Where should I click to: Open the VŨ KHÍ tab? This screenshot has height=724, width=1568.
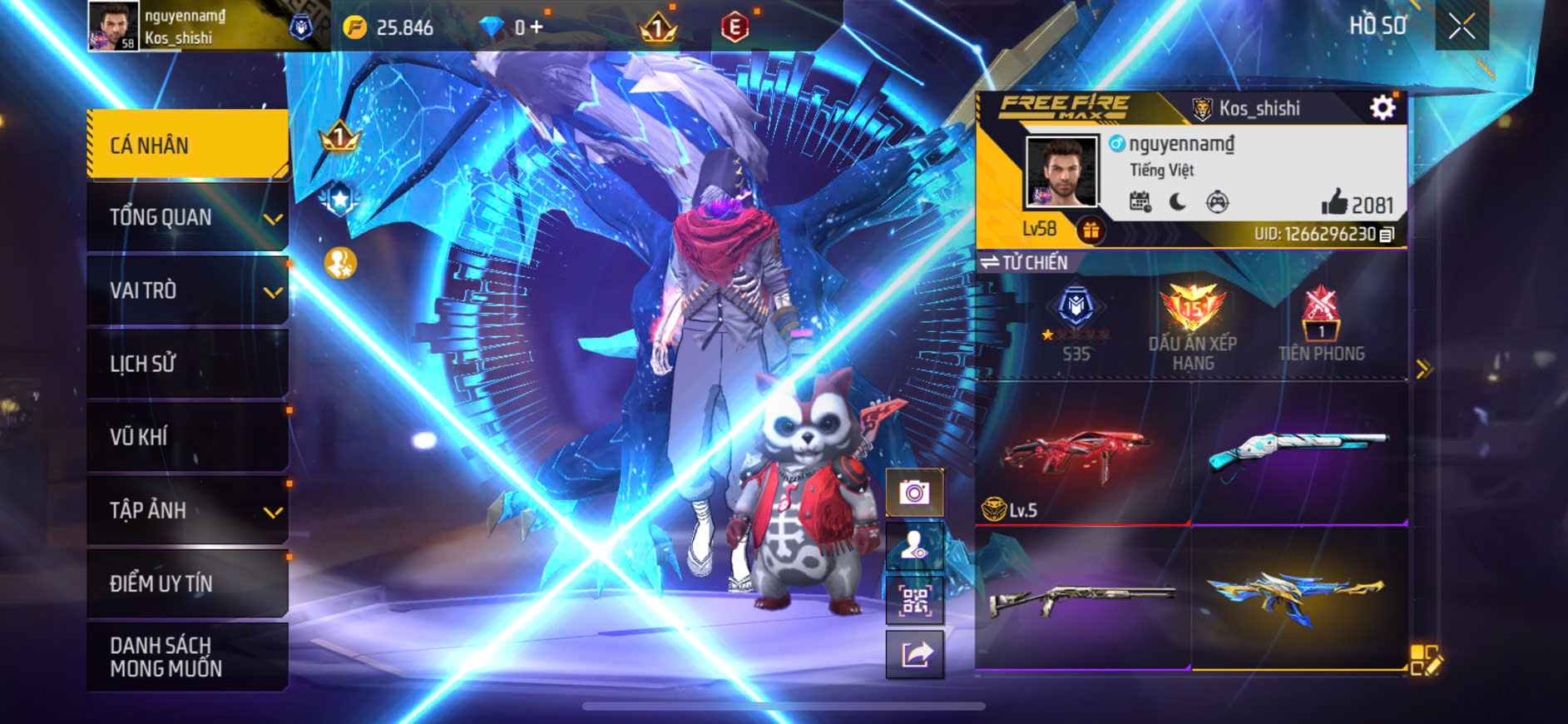(188, 437)
